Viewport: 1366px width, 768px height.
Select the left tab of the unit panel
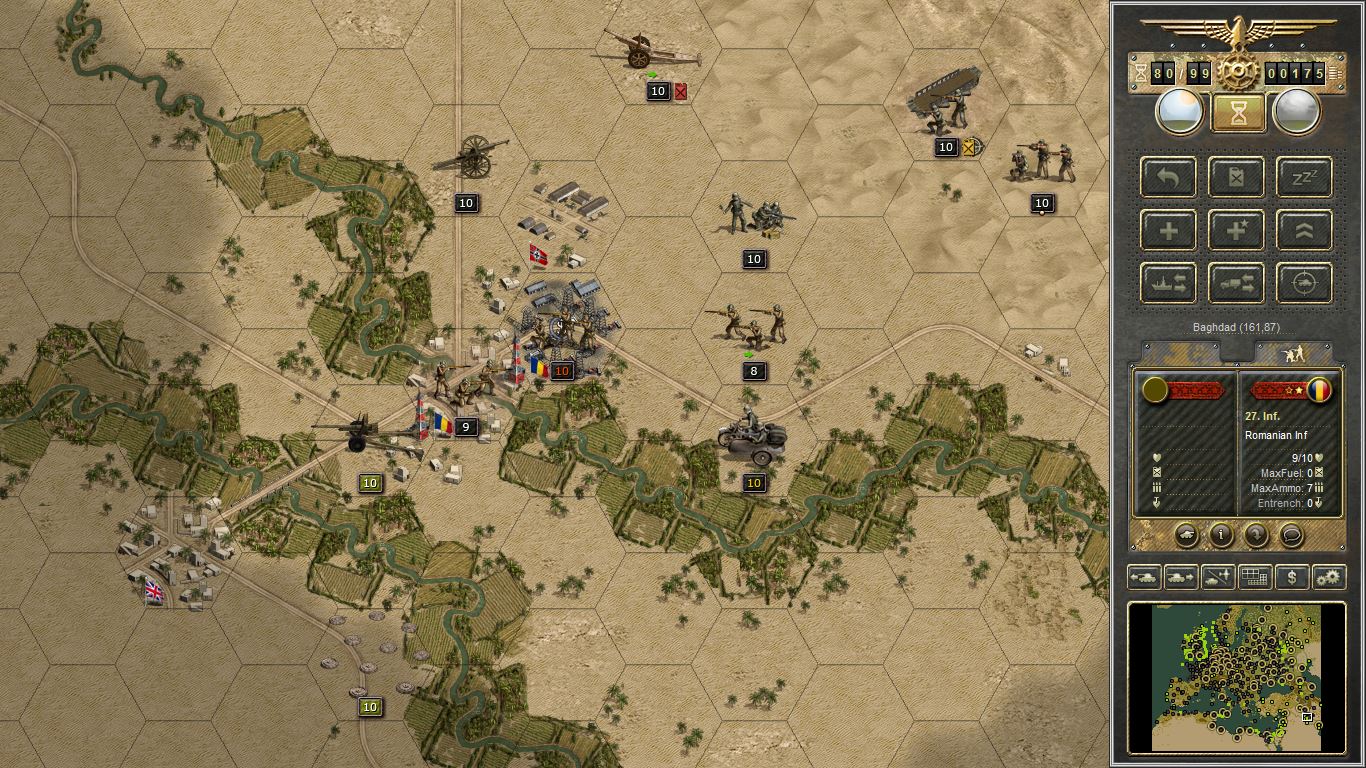coord(1180,352)
